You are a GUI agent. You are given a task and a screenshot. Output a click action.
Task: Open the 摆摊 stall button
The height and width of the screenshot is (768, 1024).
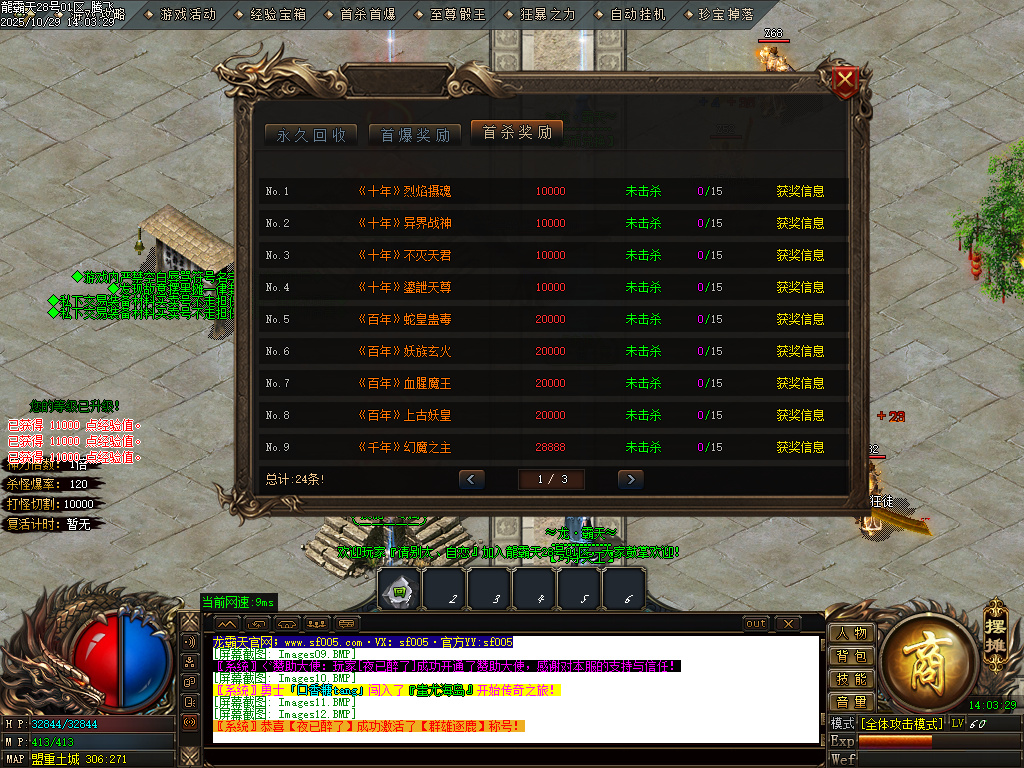[x=993, y=624]
